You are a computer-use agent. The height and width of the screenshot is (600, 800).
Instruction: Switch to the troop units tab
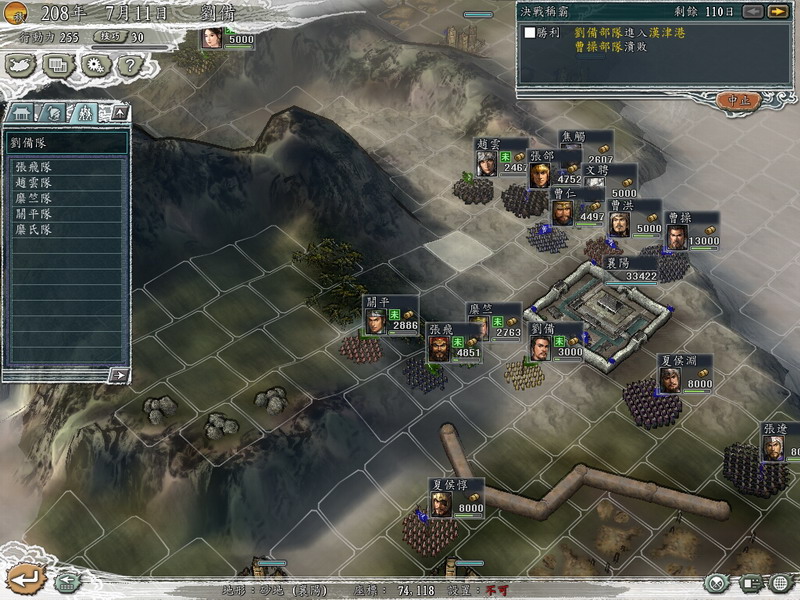pyautogui.click(x=86, y=112)
